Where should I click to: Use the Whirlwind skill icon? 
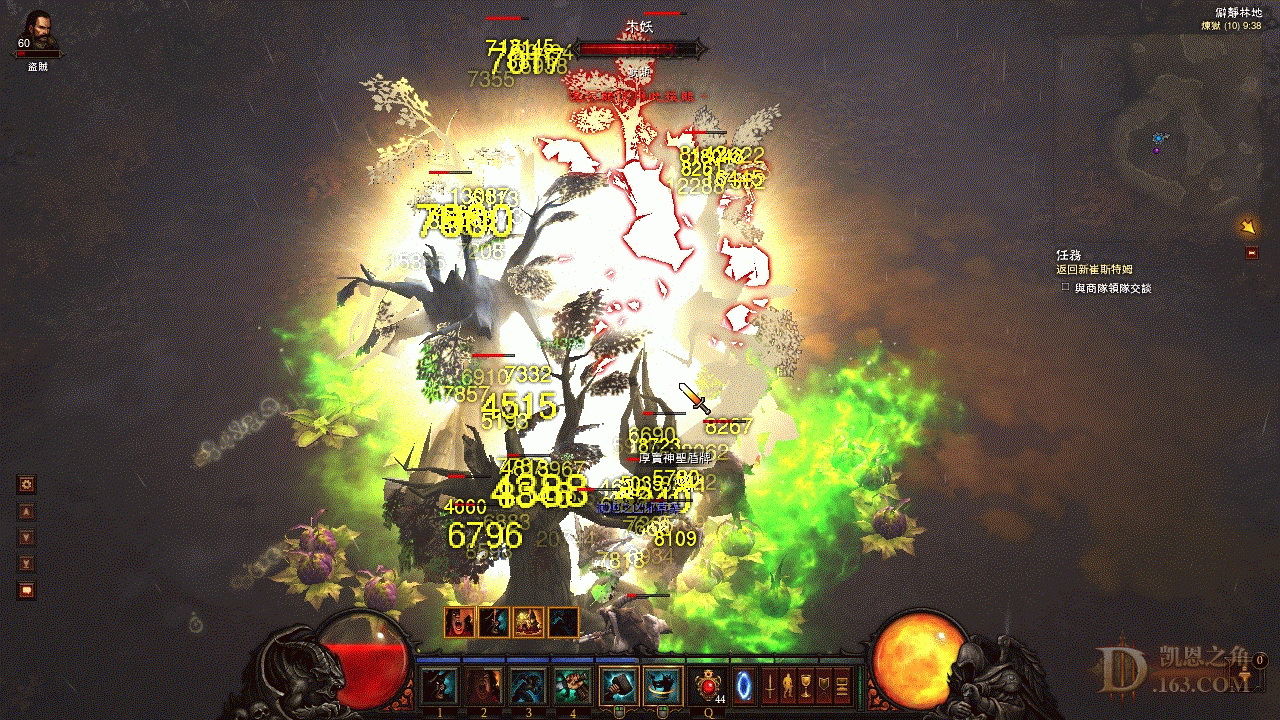[661, 686]
